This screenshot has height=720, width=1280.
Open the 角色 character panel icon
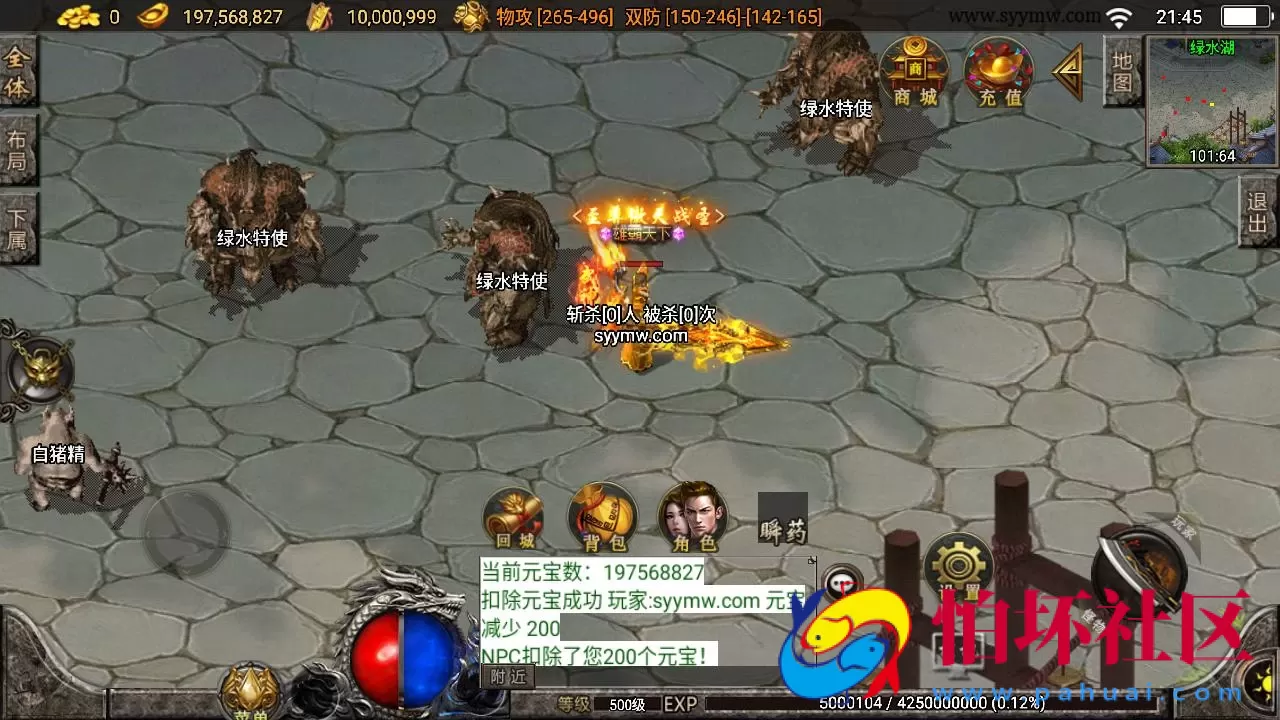coord(690,515)
